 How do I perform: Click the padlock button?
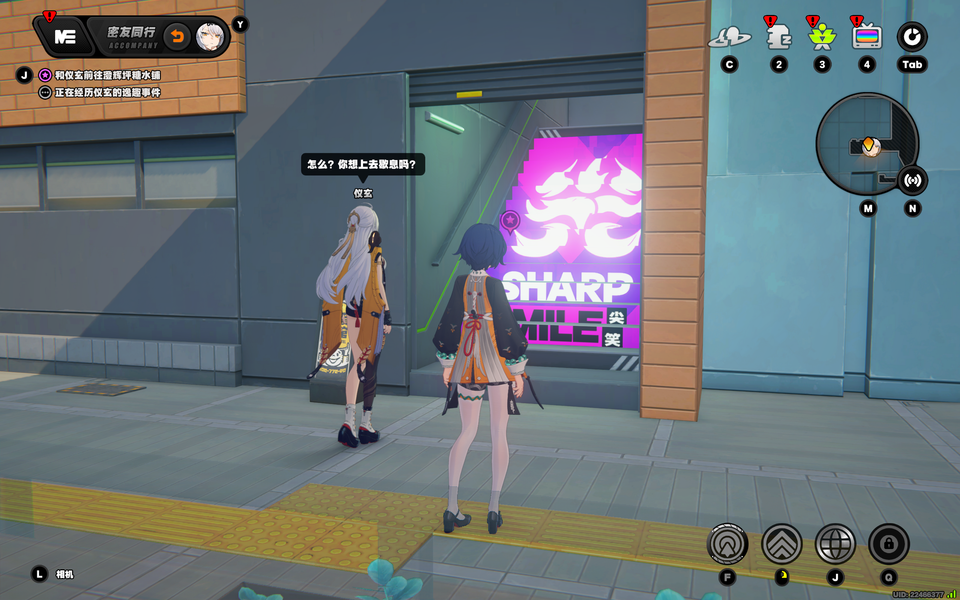pyautogui.click(x=888, y=544)
